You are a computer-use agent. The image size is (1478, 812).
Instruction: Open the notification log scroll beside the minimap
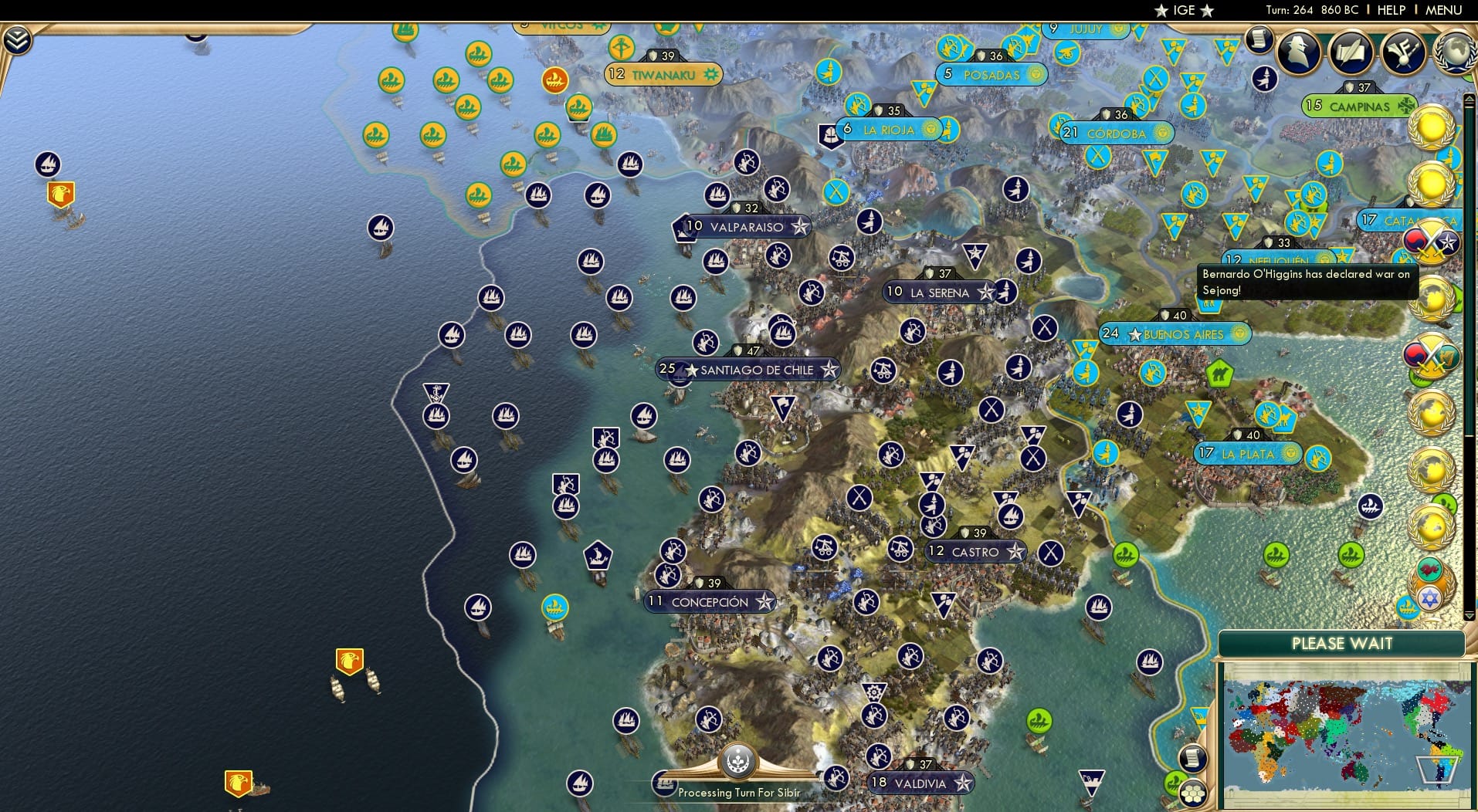[1192, 758]
